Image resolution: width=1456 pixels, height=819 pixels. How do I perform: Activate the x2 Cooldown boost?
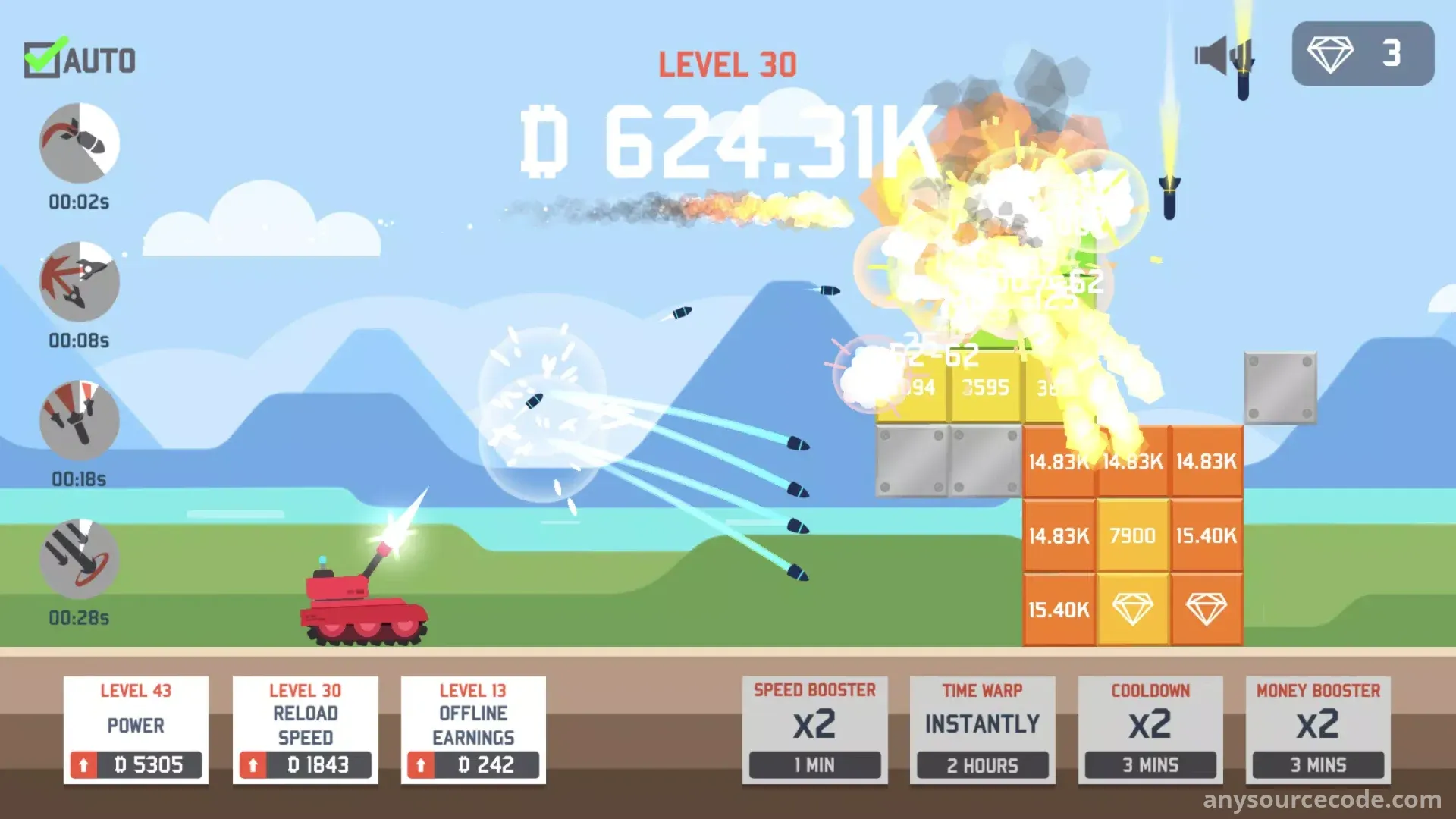coord(1150,730)
